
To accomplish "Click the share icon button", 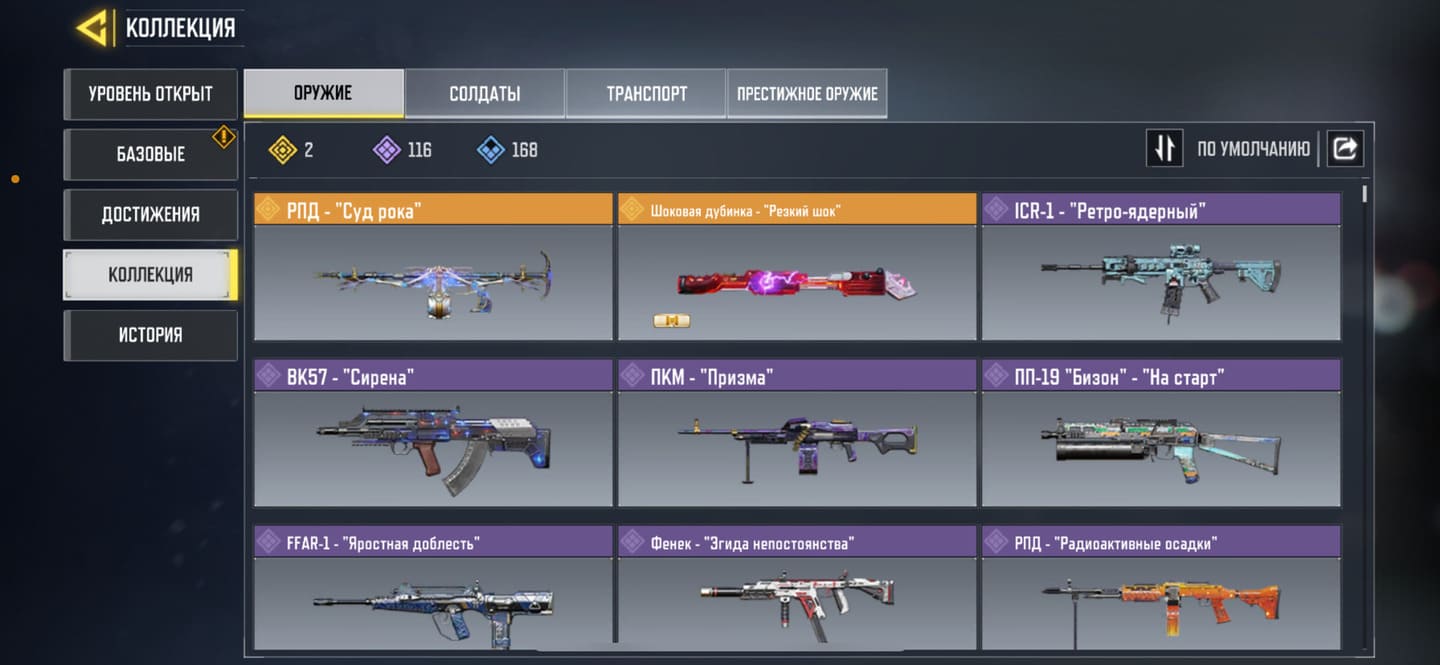I will pyautogui.click(x=1345, y=148).
